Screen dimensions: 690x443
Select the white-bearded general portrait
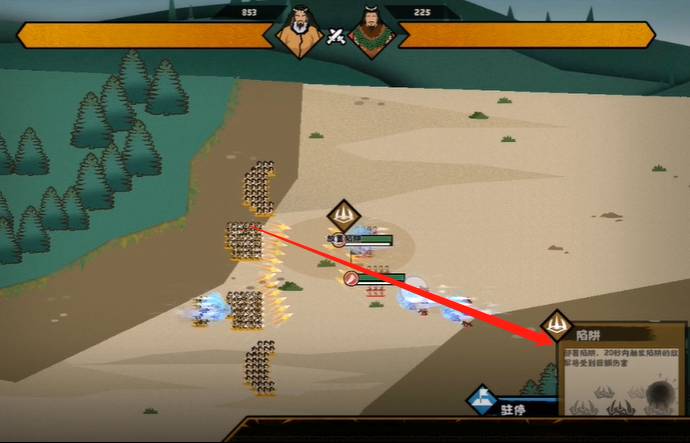tap(299, 35)
